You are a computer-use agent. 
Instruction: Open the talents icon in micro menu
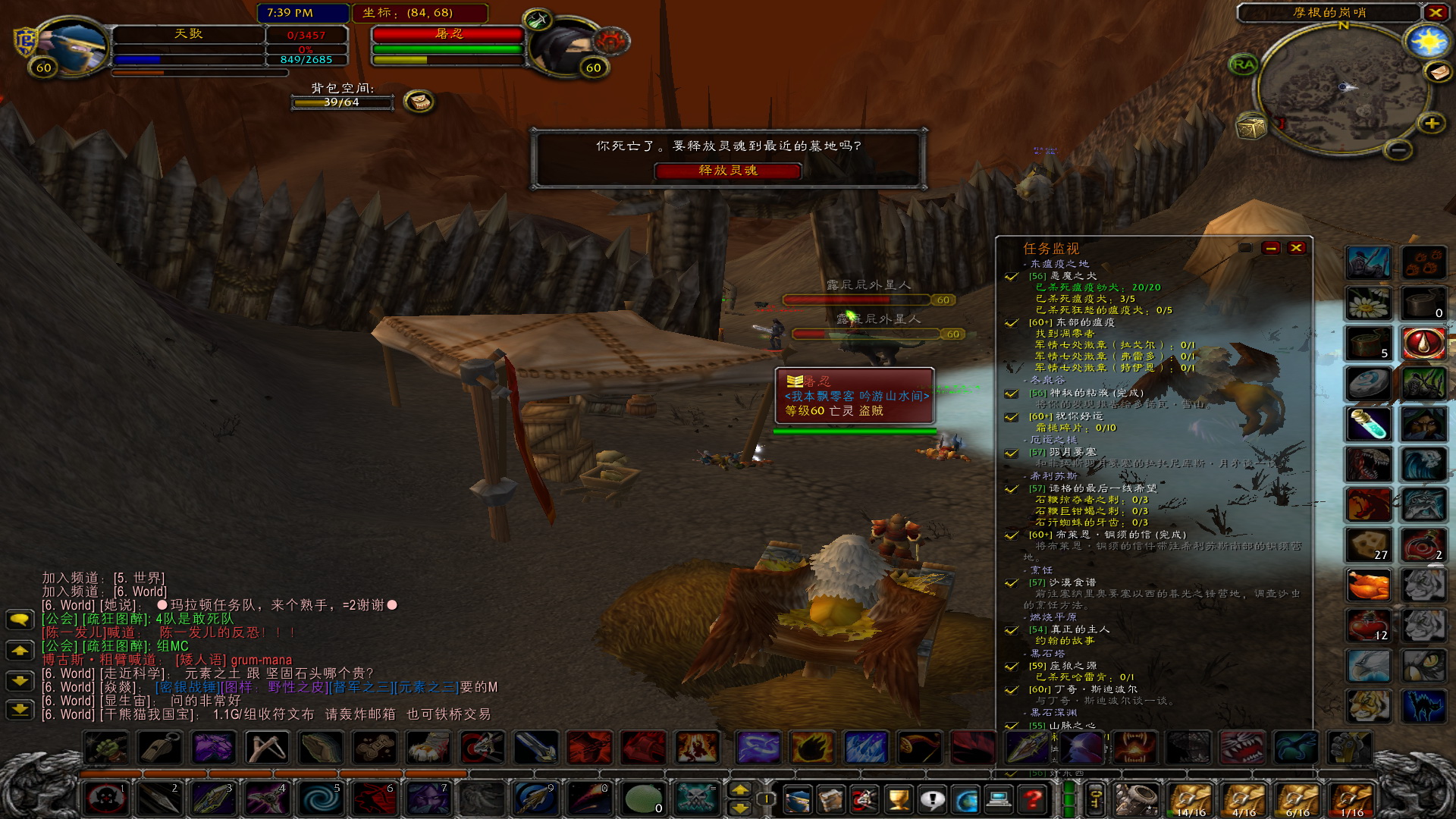tap(864, 800)
